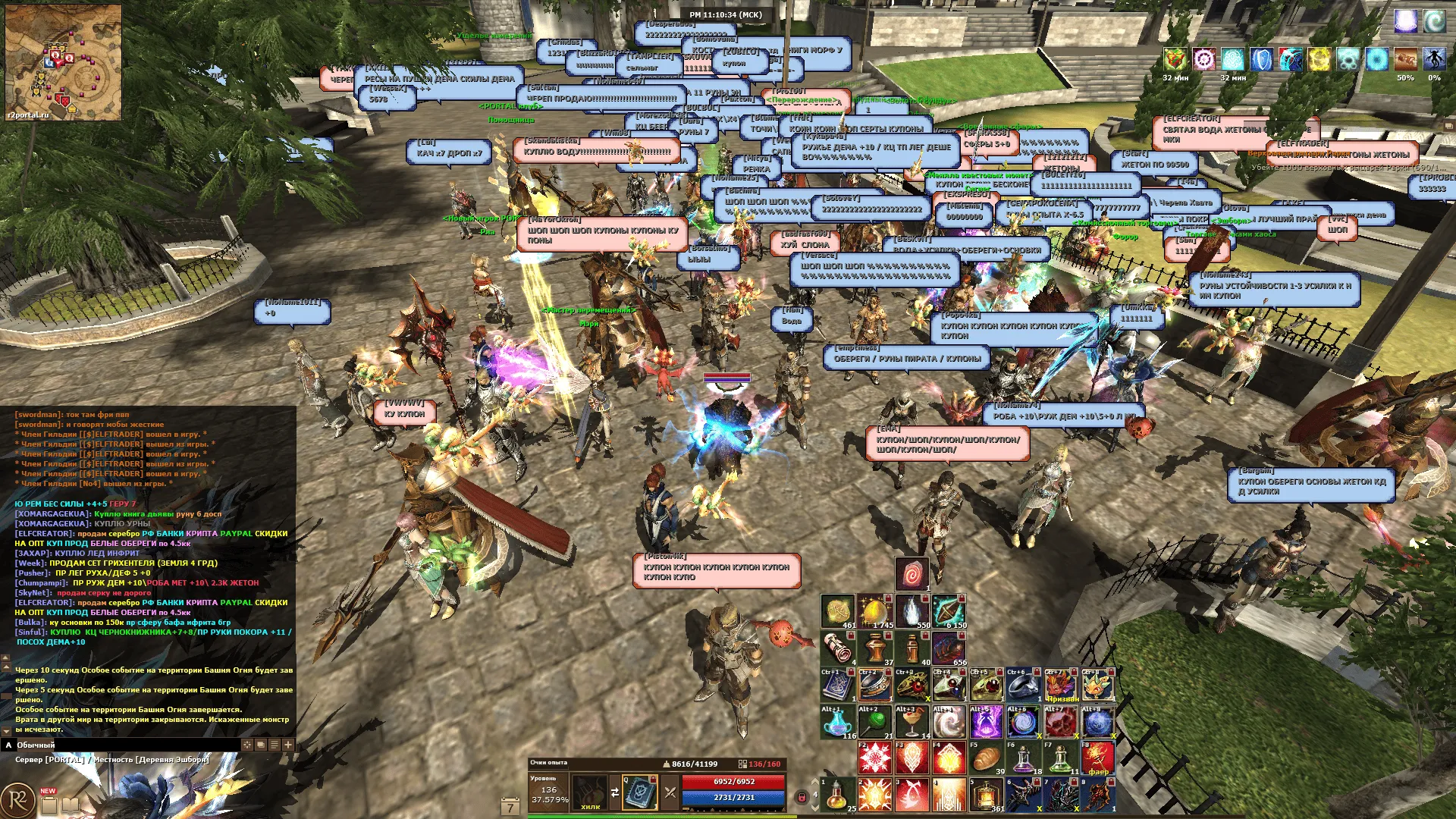This screenshot has width=1456, height=819.
Task: Click the blue spellbook in Ctr+1 slot
Action: tap(837, 686)
